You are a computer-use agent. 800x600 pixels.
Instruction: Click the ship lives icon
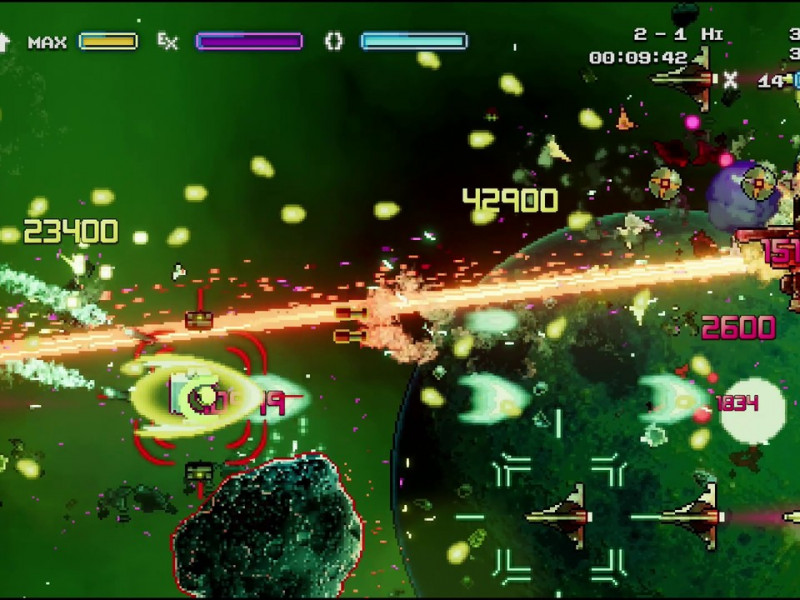point(685,78)
